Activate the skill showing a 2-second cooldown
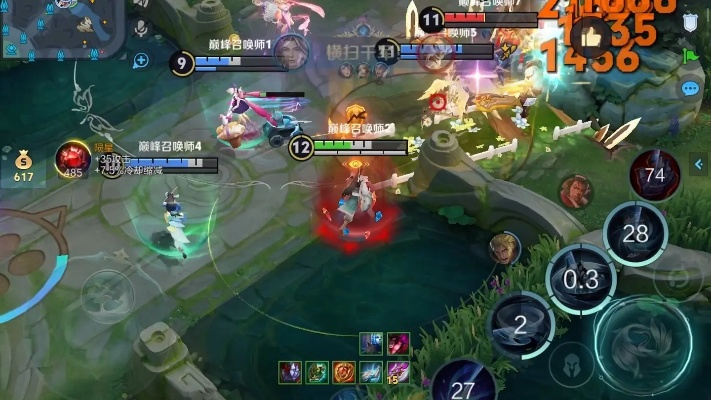Viewport: 711px width, 400px height. (520, 323)
